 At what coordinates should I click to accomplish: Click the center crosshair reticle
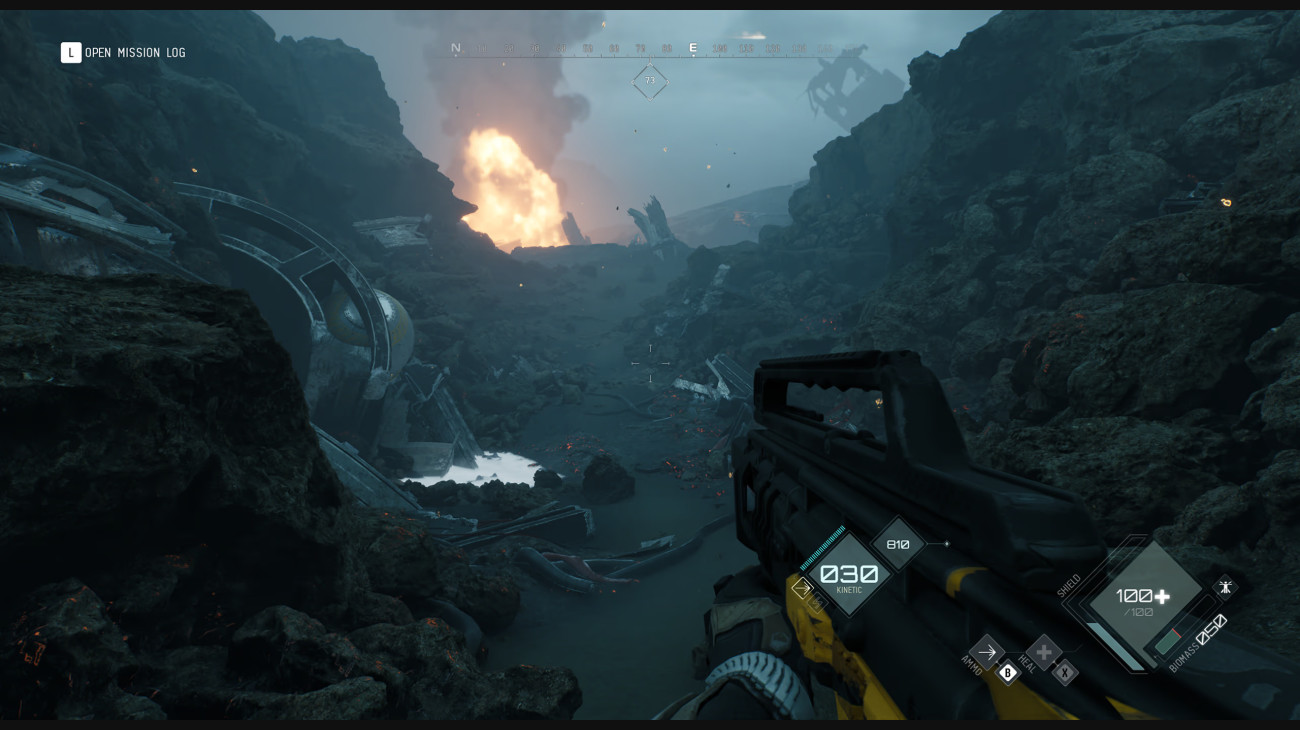click(x=650, y=365)
